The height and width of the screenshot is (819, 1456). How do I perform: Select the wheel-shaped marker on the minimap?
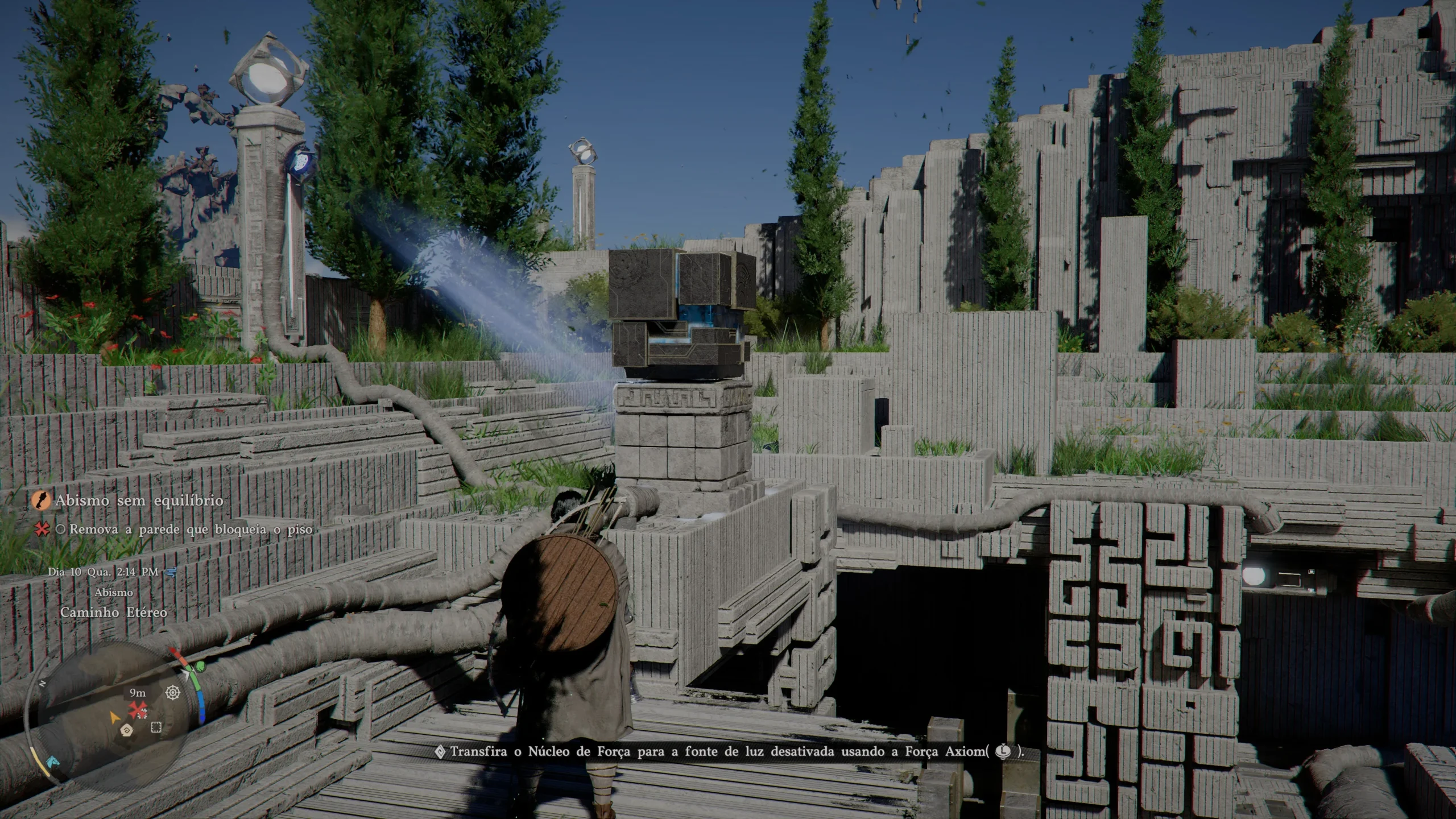click(x=173, y=693)
